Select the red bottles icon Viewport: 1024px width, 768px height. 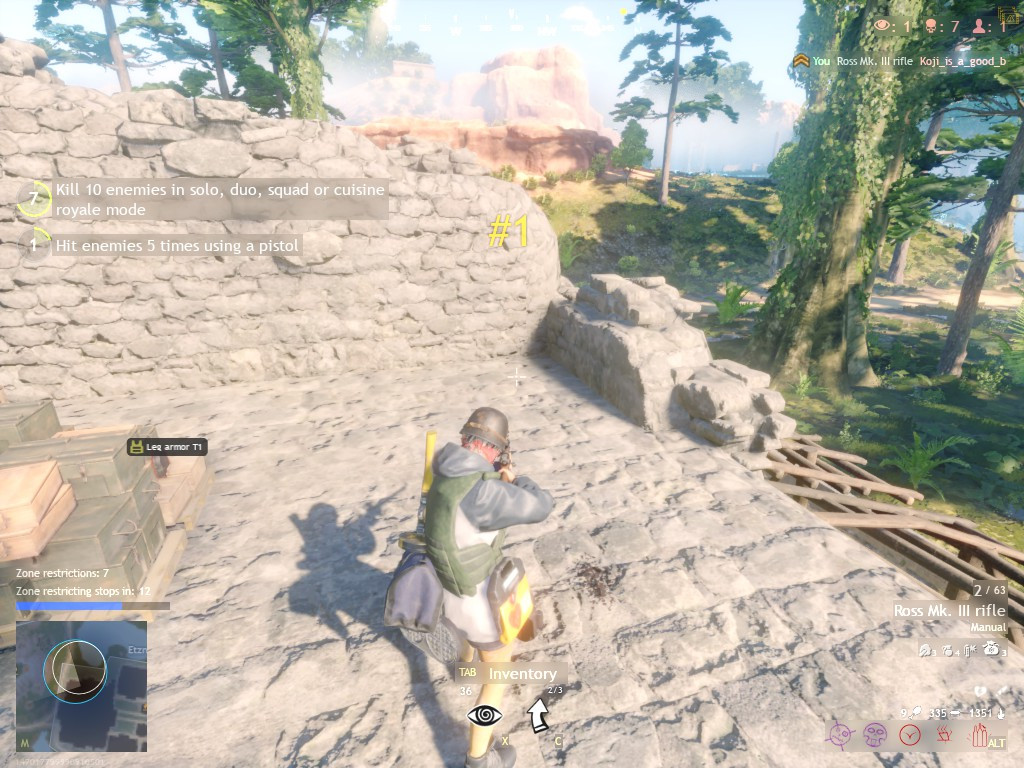[x=980, y=735]
